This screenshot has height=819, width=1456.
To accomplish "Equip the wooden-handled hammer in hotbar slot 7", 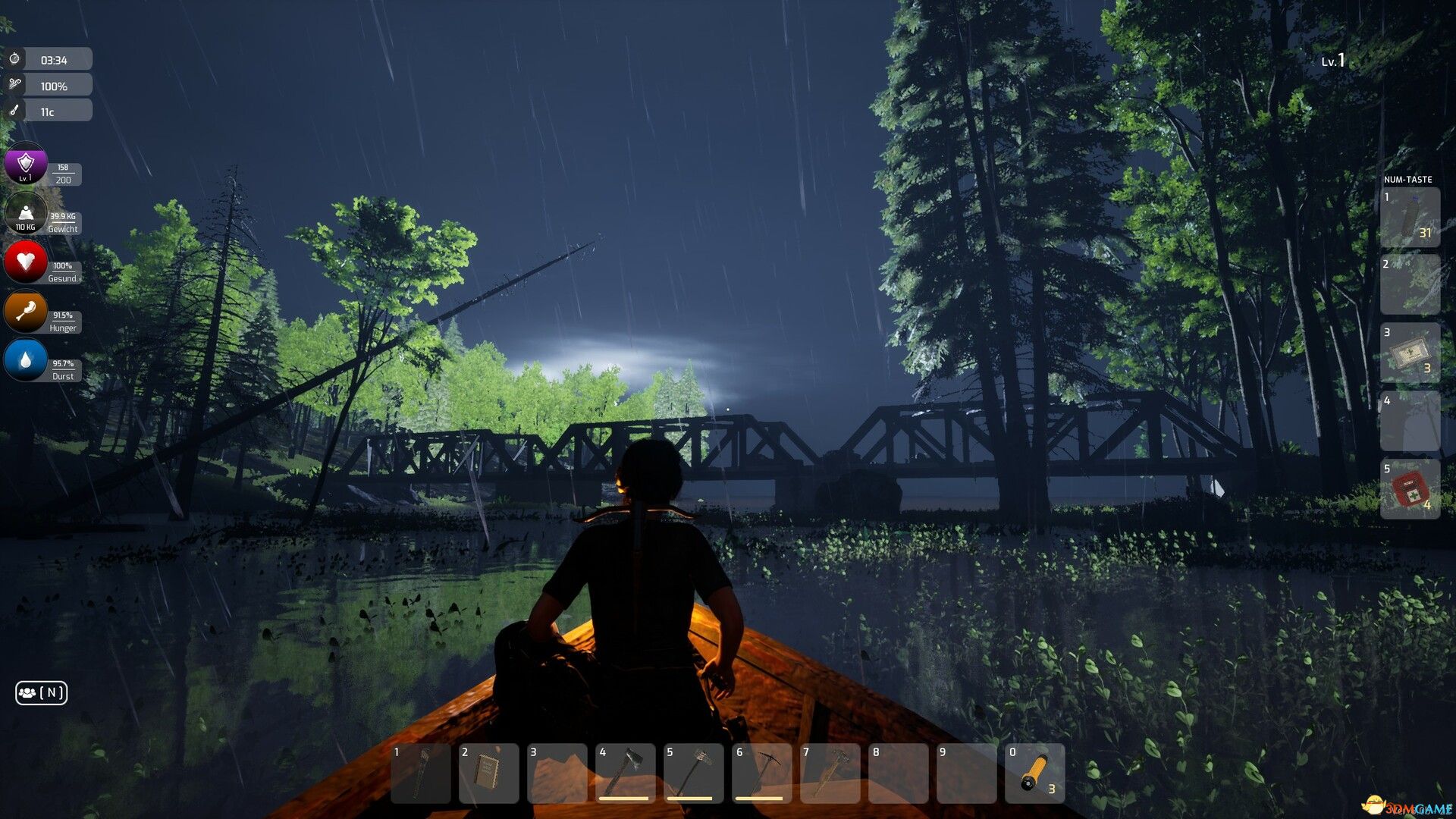I will (x=830, y=772).
